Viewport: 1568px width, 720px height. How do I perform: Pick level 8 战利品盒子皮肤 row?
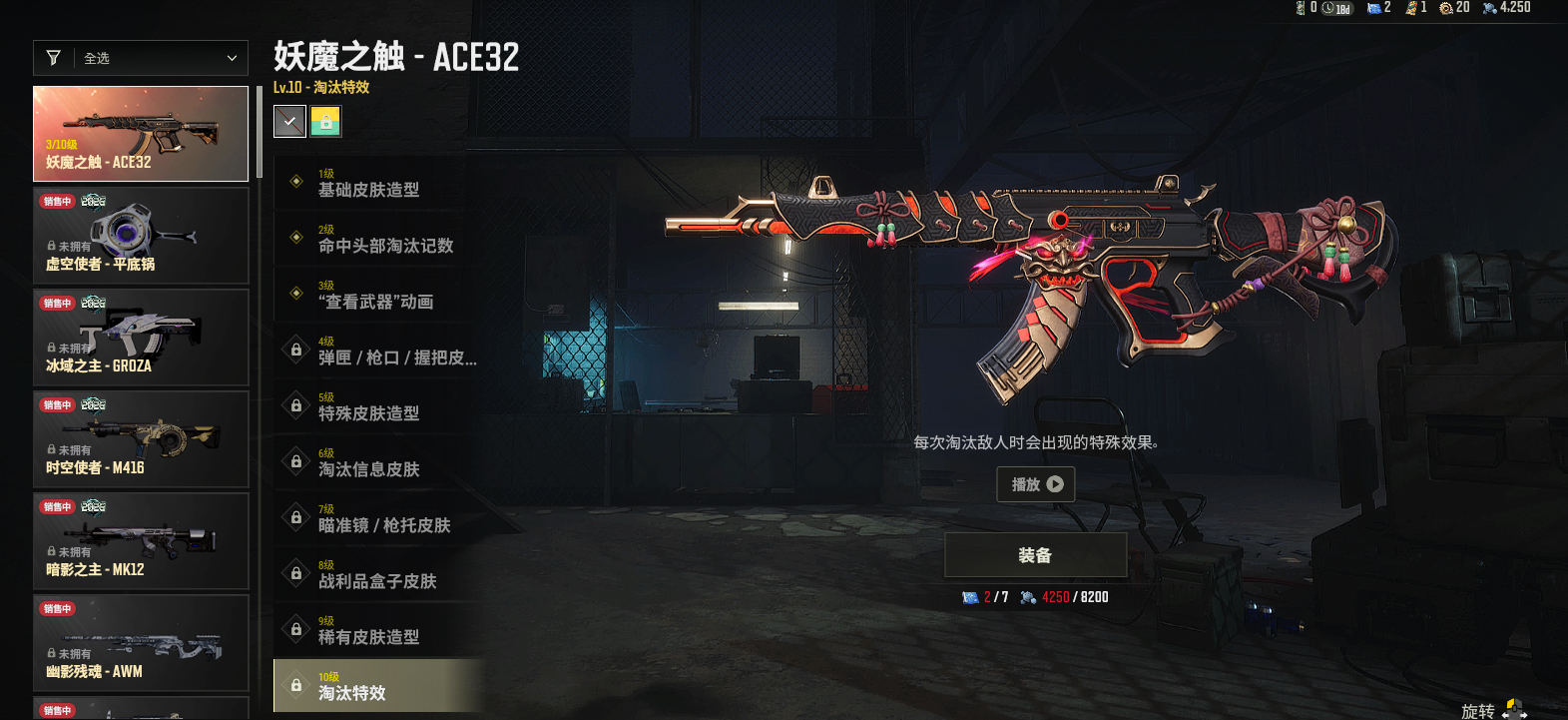(x=379, y=573)
